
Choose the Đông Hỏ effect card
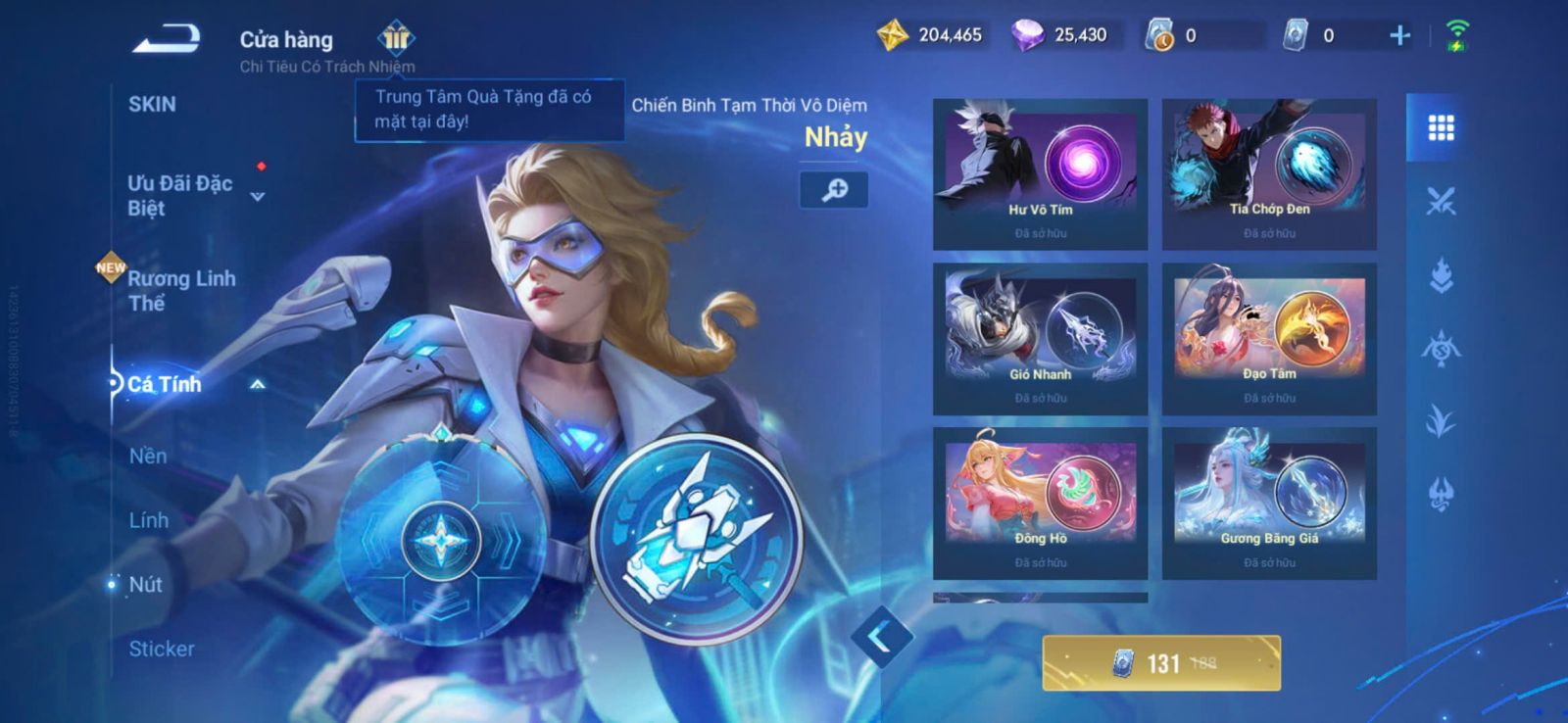pos(1040,503)
